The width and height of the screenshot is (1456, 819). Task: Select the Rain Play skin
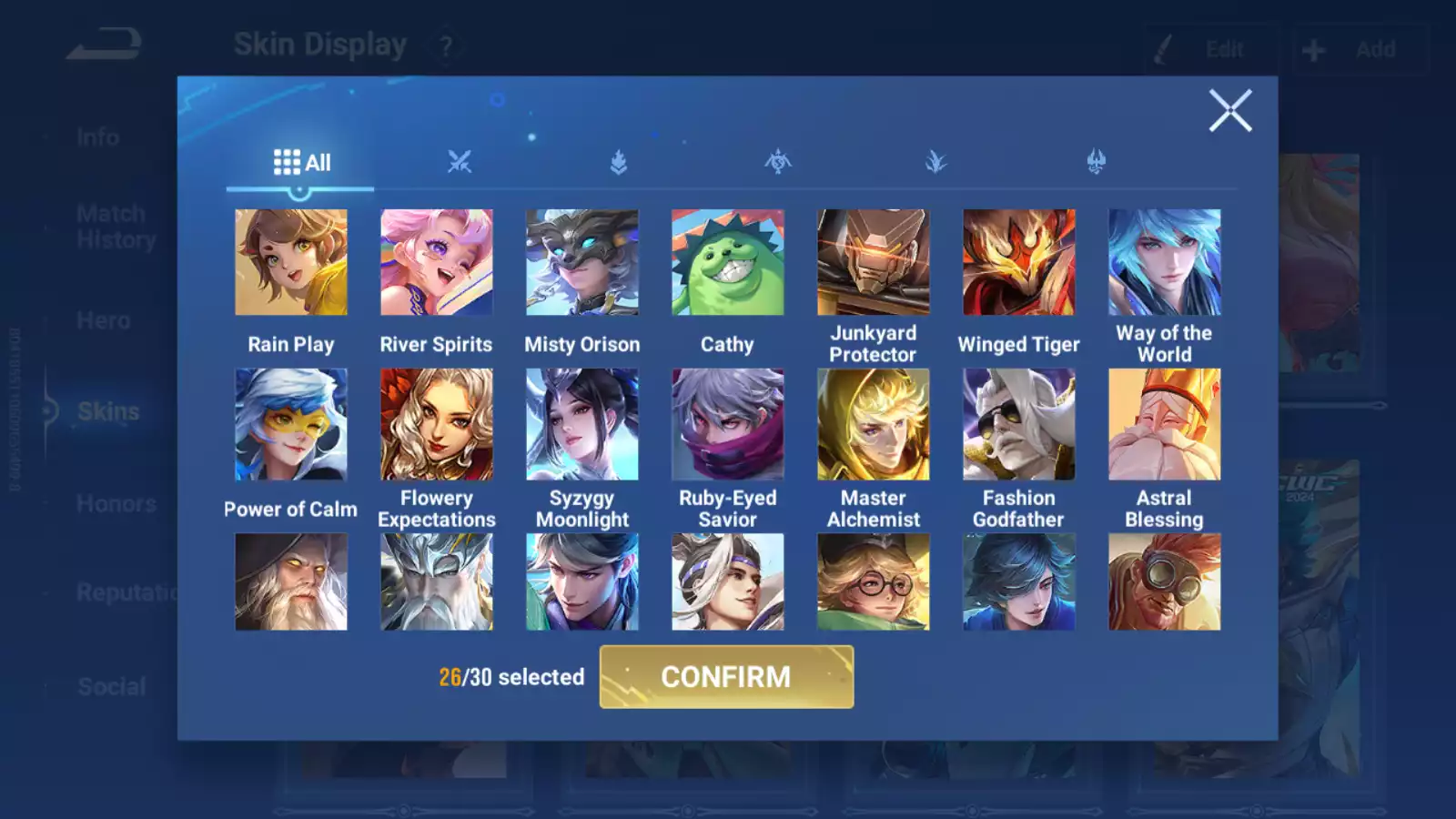coord(291,263)
